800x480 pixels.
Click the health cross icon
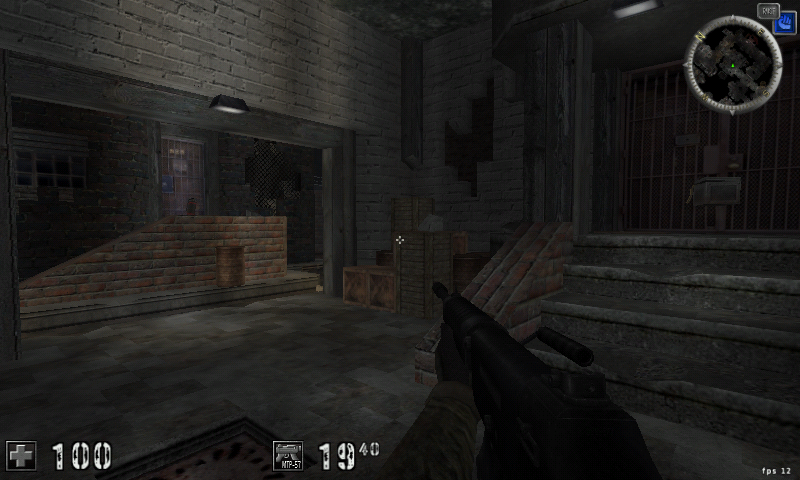(21, 455)
